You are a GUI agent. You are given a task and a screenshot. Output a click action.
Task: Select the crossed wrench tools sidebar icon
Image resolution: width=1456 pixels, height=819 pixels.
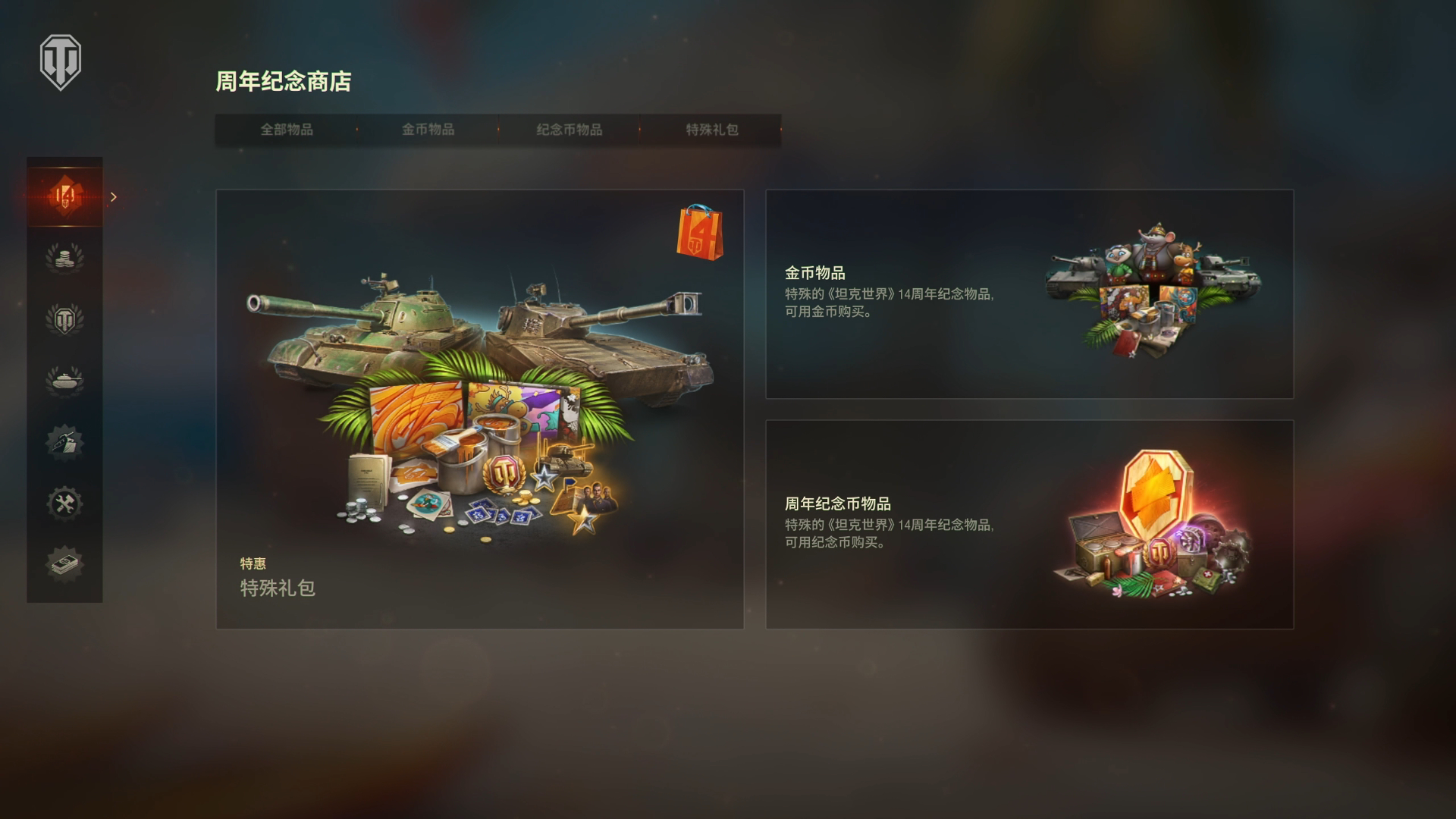[x=64, y=504]
